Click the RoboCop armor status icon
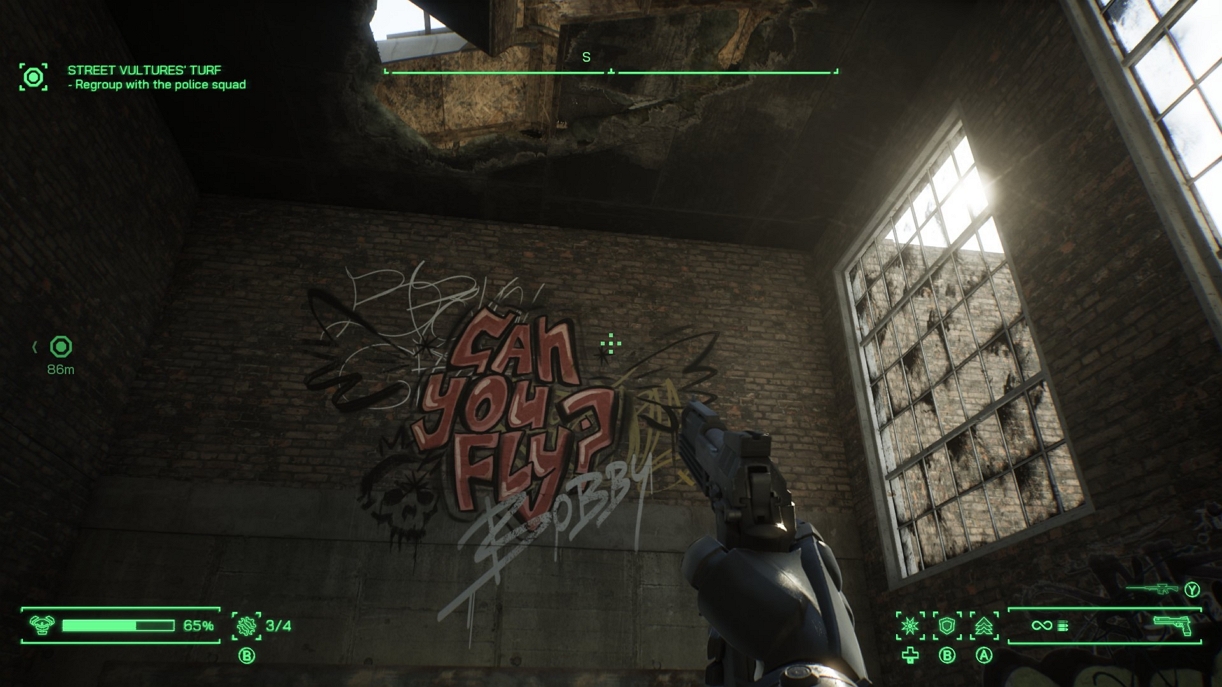Screen dimensions: 1222x687 point(42,626)
